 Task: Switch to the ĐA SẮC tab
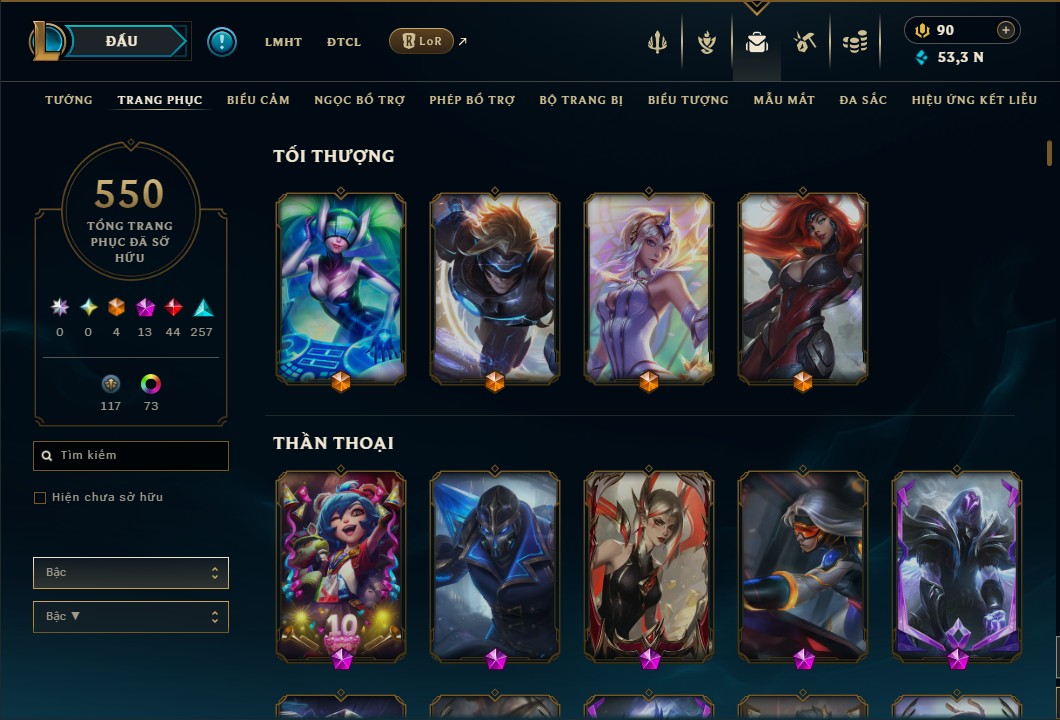click(863, 100)
